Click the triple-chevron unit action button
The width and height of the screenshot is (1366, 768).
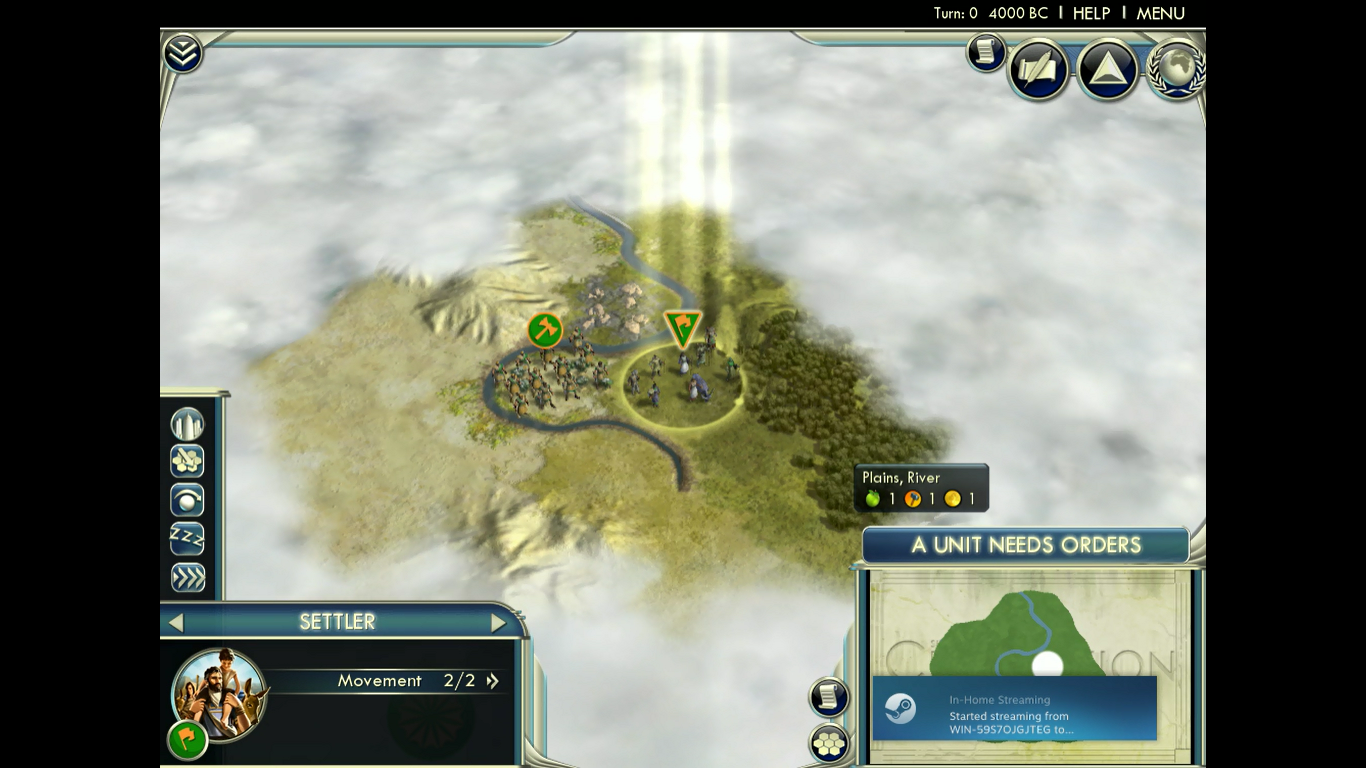click(x=187, y=578)
